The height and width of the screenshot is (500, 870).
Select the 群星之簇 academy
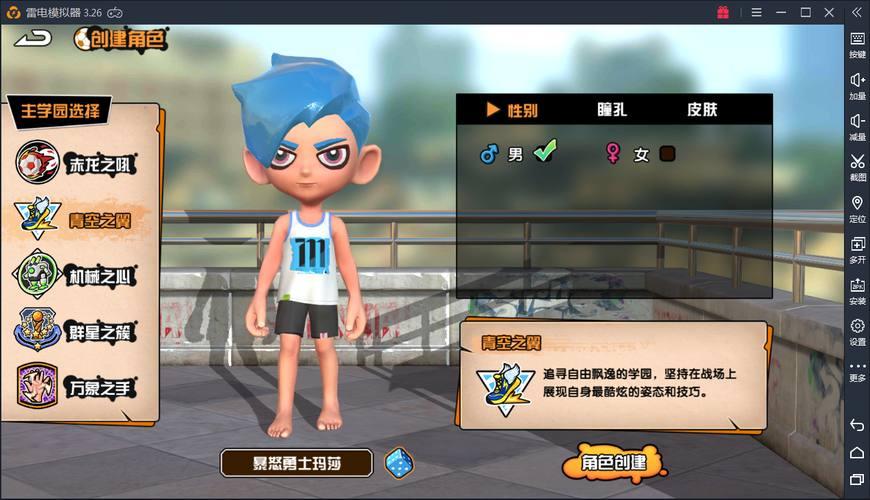76,331
